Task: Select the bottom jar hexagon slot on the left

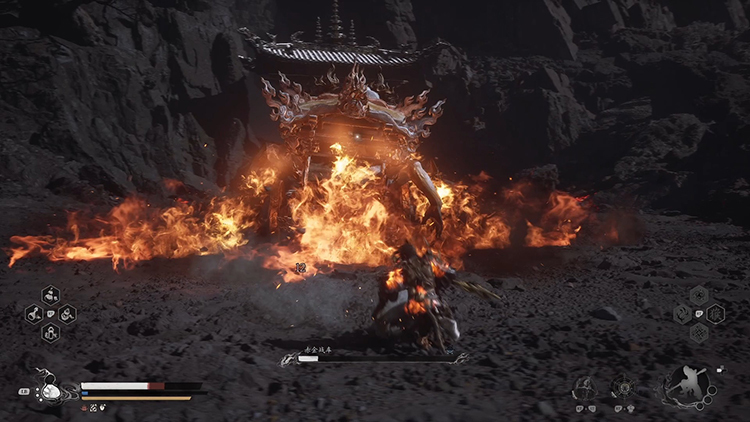Action: click(x=50, y=333)
